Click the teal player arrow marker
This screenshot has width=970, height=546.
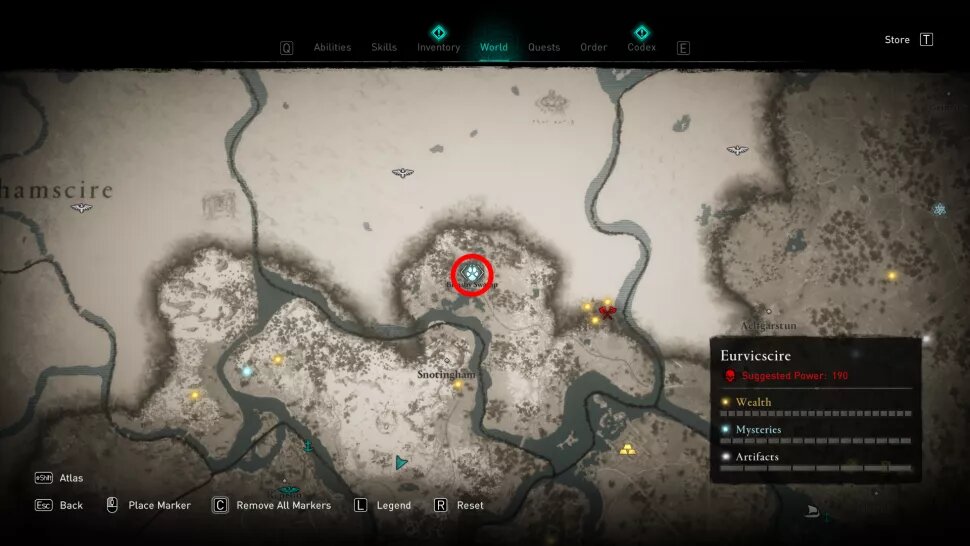pyautogui.click(x=401, y=463)
